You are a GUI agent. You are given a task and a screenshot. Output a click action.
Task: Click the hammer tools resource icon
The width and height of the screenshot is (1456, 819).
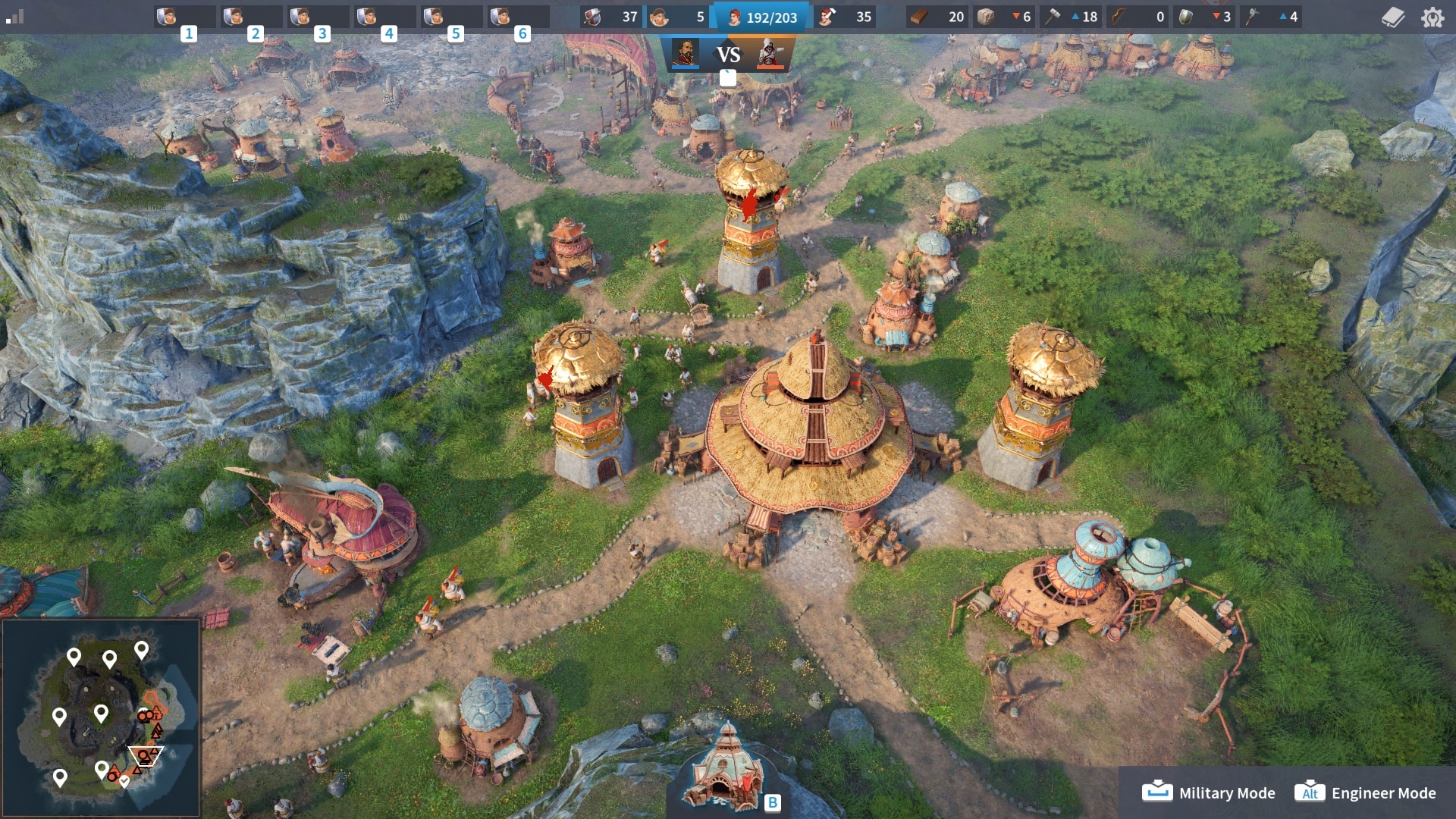click(x=1054, y=17)
